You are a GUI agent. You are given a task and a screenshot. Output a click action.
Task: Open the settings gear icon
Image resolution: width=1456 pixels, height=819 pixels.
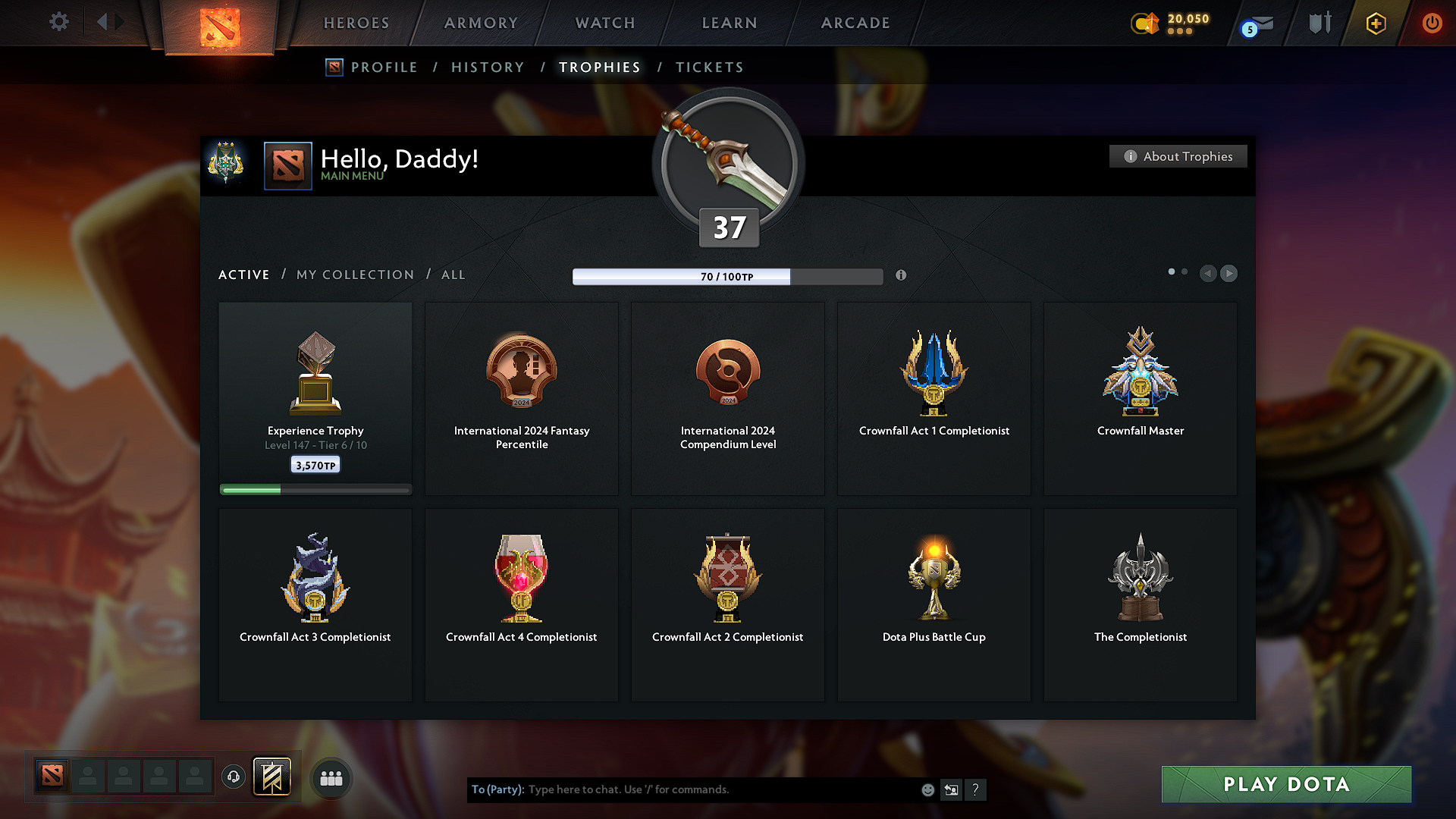[58, 22]
